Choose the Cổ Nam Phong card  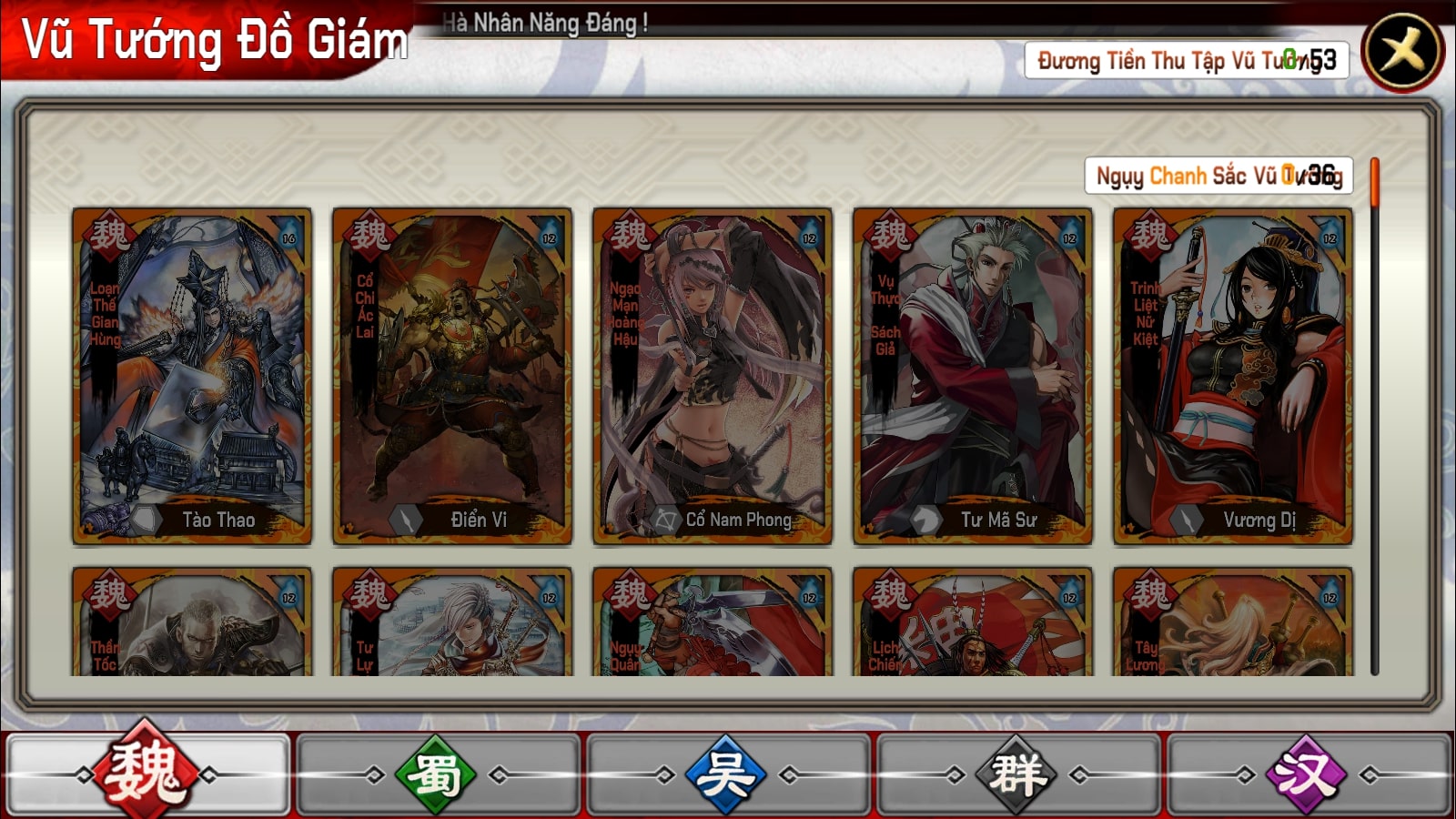pos(713,376)
